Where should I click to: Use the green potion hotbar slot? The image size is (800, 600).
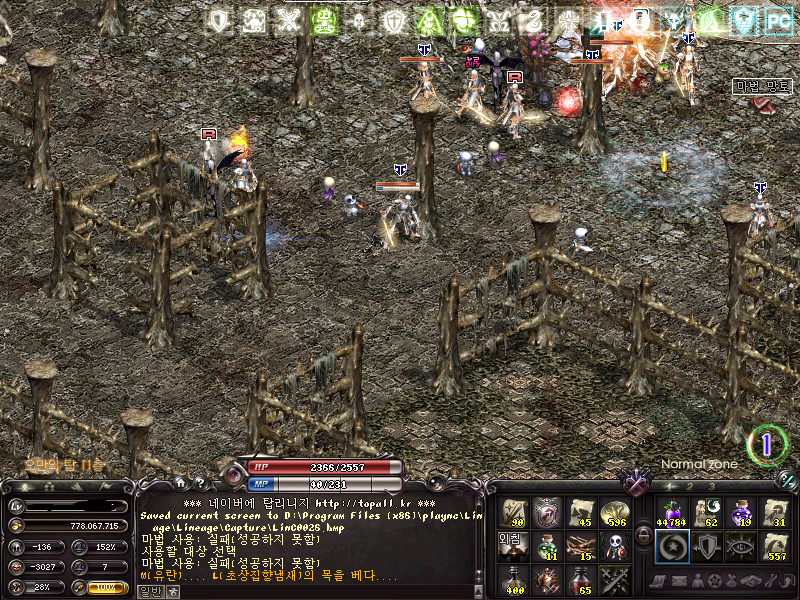pyautogui.click(x=547, y=546)
